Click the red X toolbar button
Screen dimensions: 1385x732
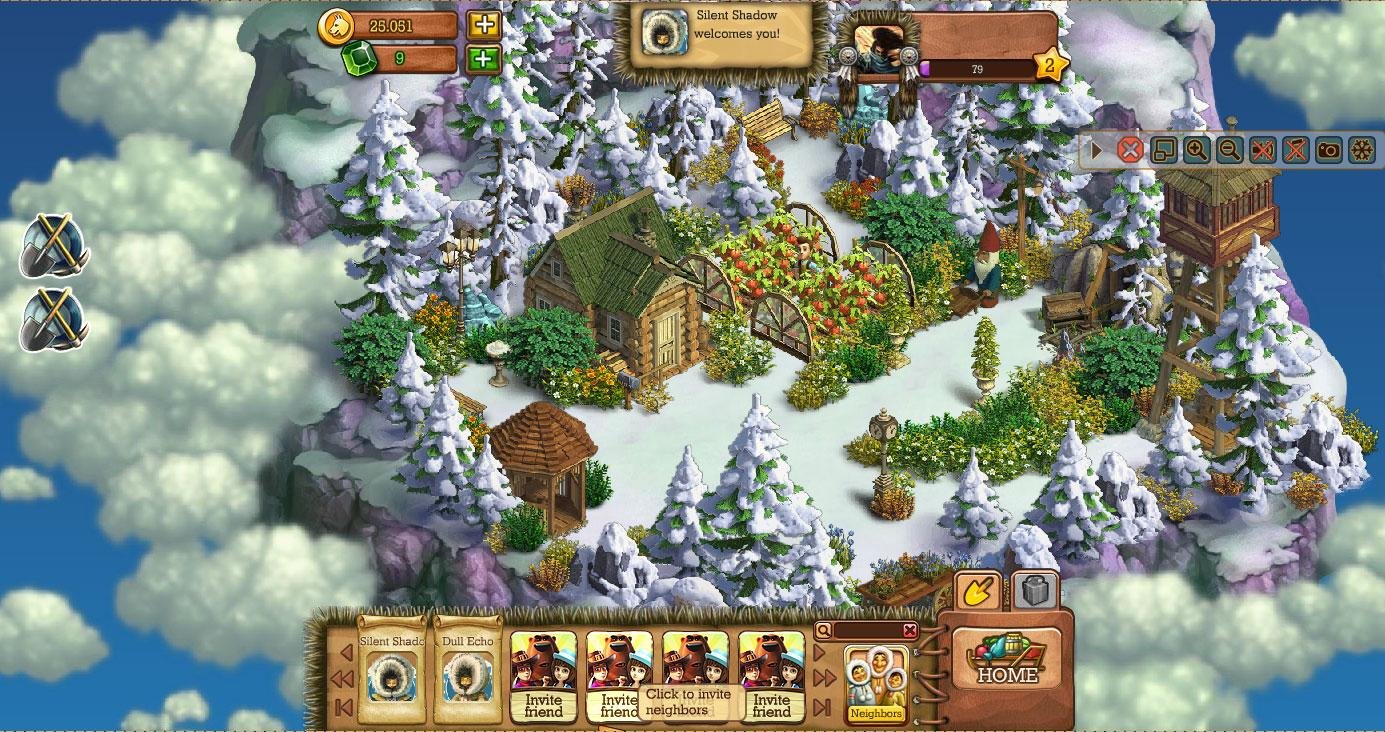pos(1130,150)
